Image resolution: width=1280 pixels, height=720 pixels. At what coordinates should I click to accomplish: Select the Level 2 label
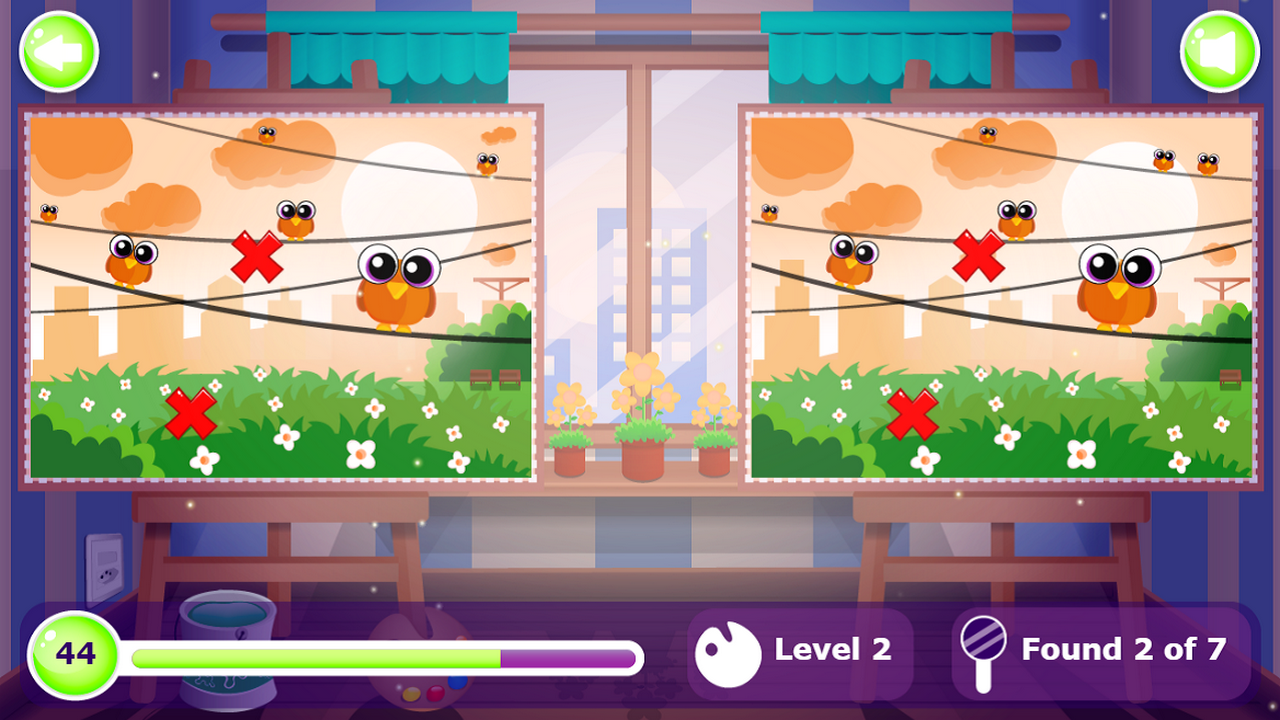[x=833, y=649]
